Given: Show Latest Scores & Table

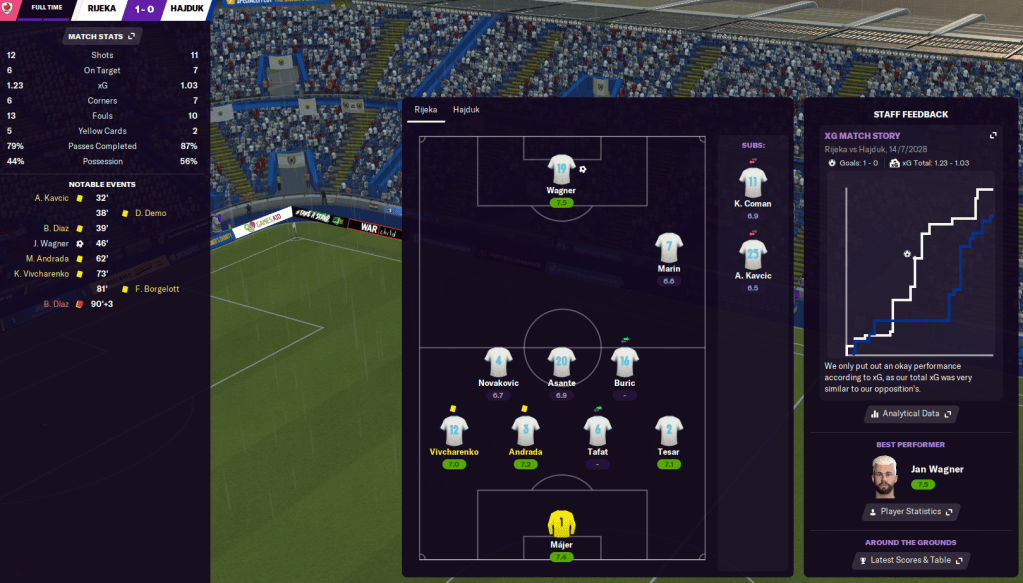Looking at the screenshot, I should click(x=910, y=560).
